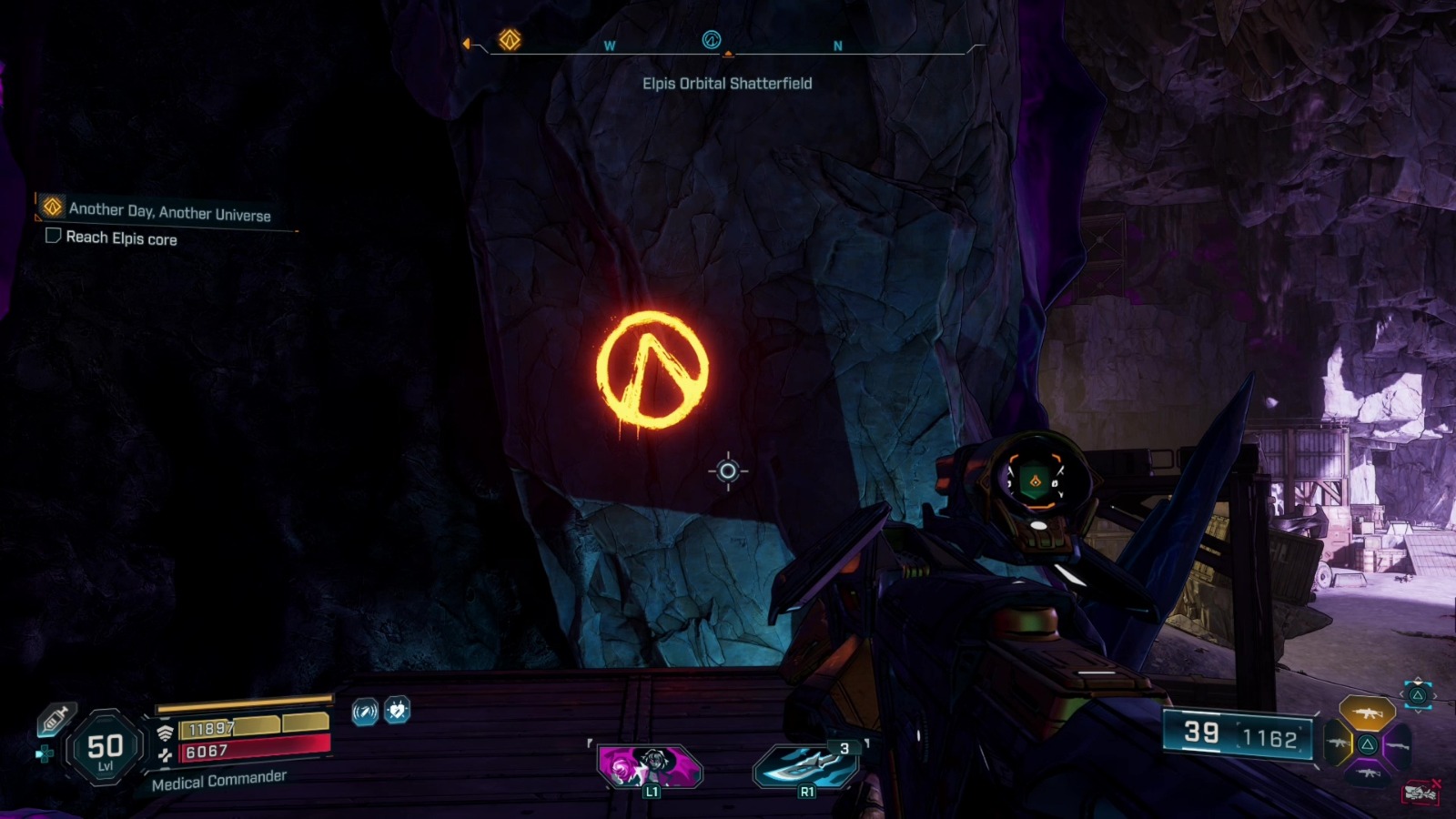Select the yellow SMG slot on the weapon wheel
The height and width of the screenshot is (819, 1456).
pyautogui.click(x=1339, y=743)
